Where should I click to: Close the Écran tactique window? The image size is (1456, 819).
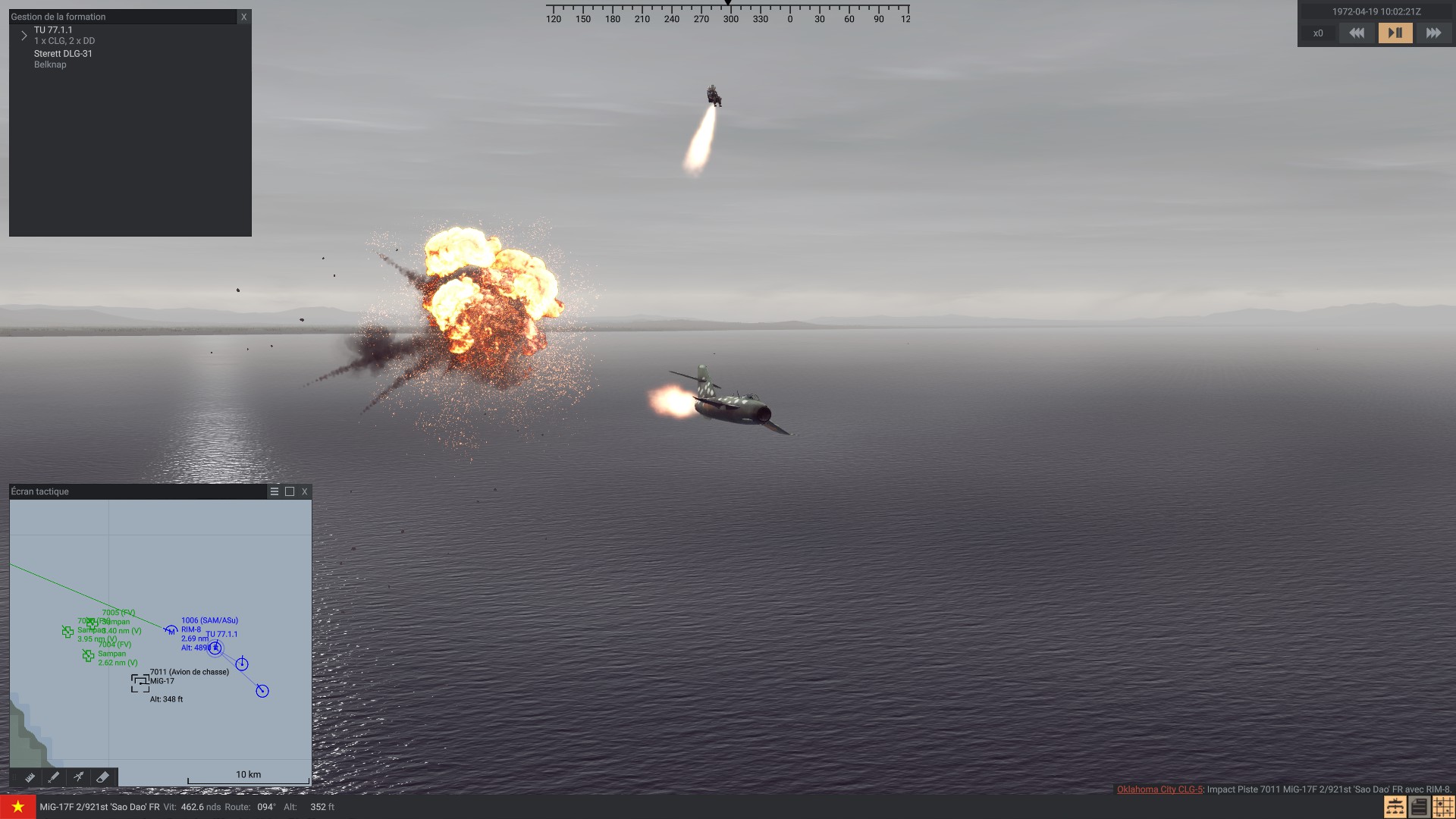305,491
